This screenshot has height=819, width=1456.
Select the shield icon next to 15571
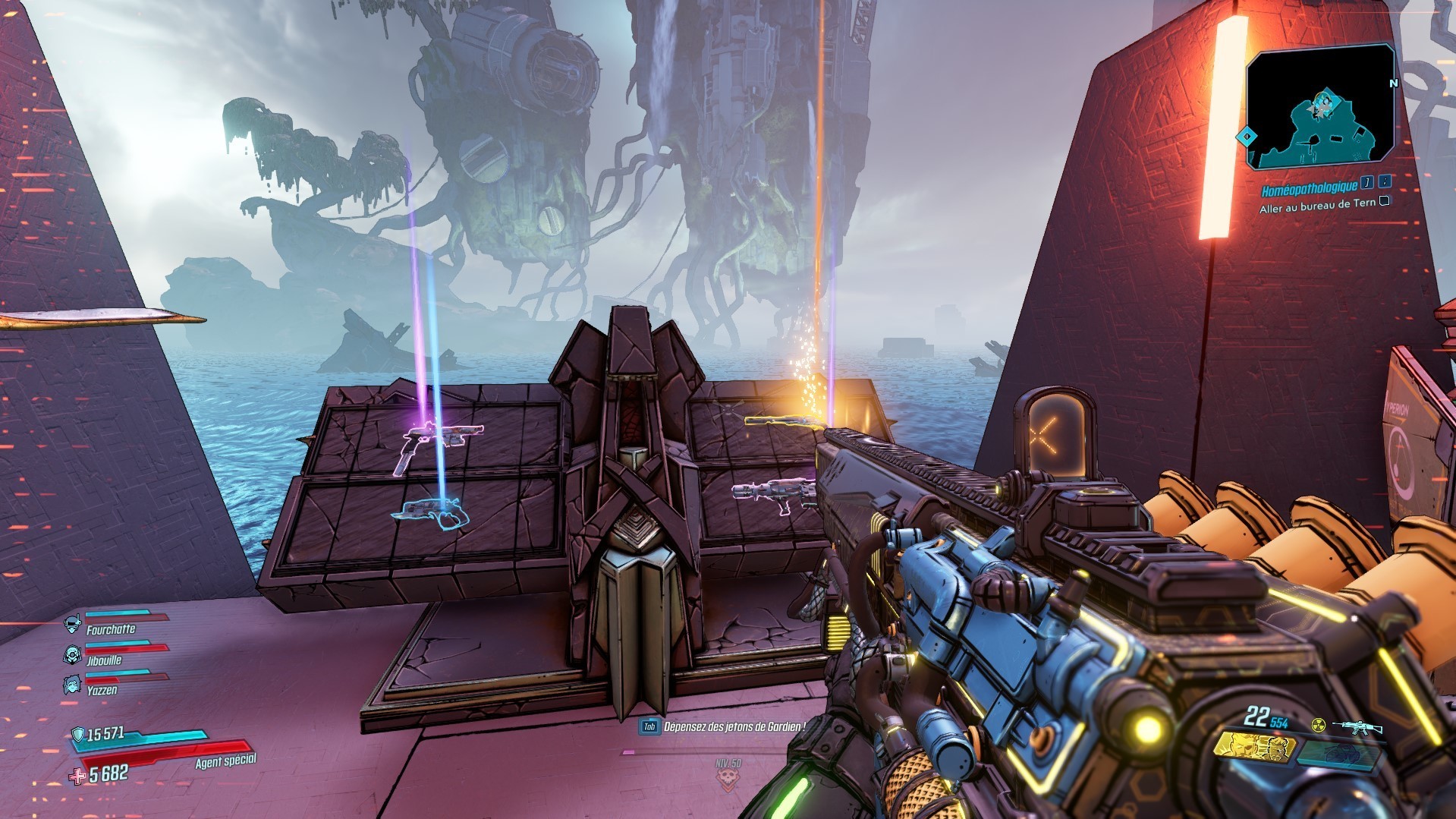click(x=78, y=734)
